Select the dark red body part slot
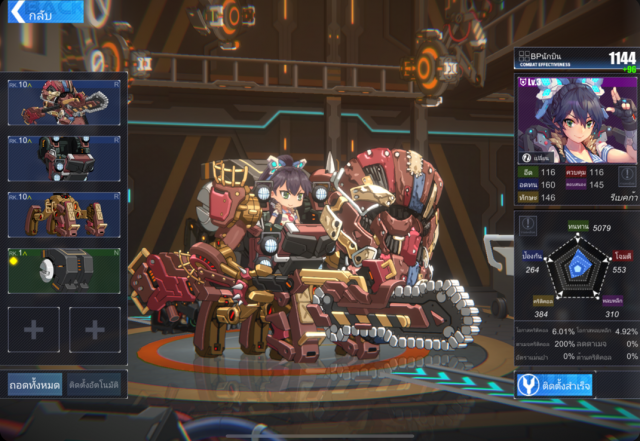The width and height of the screenshot is (640, 441). [64, 158]
